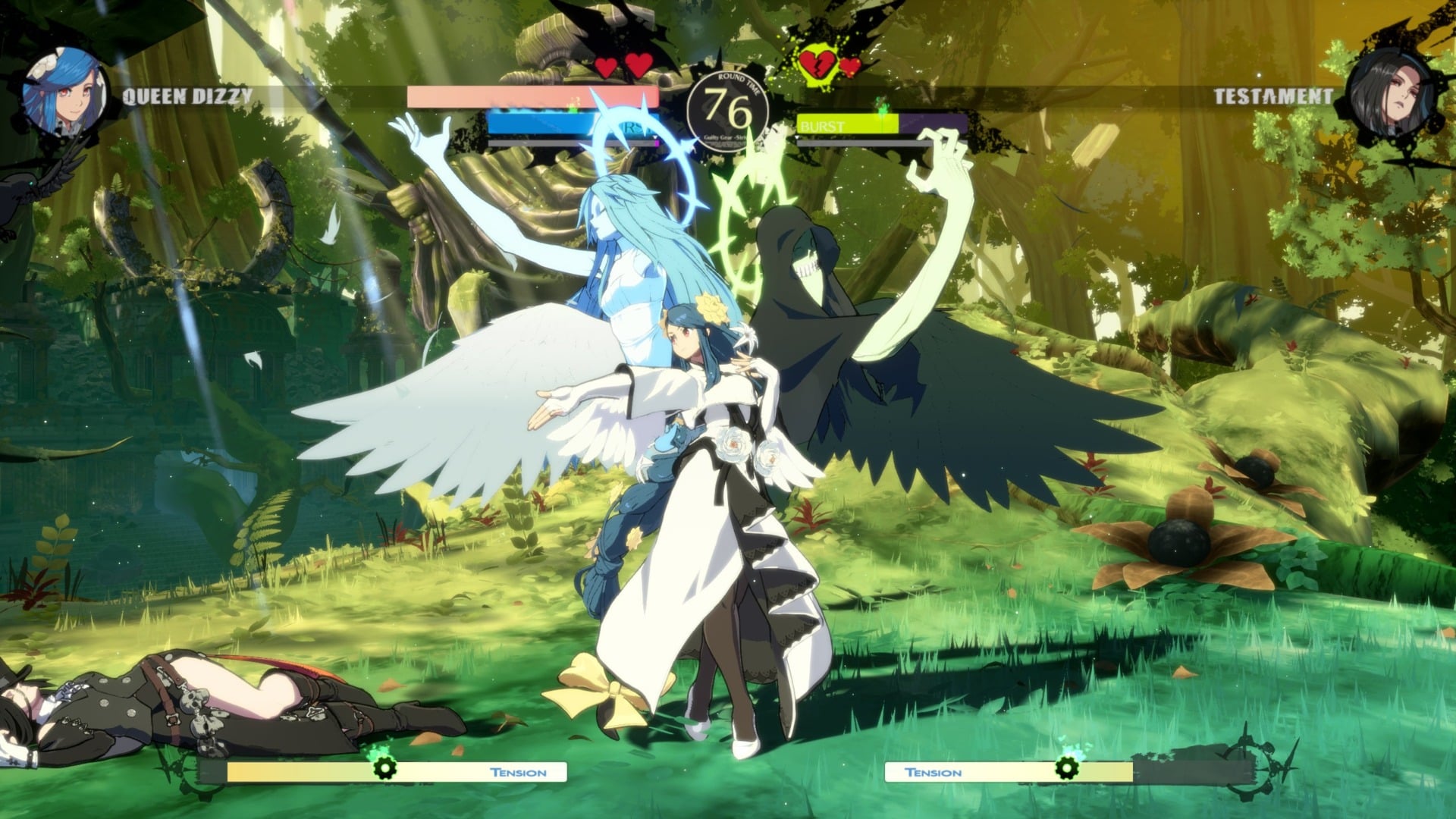Click the second heart above Dizzy's health bar
Screen dimensions: 1456x819
639,64
